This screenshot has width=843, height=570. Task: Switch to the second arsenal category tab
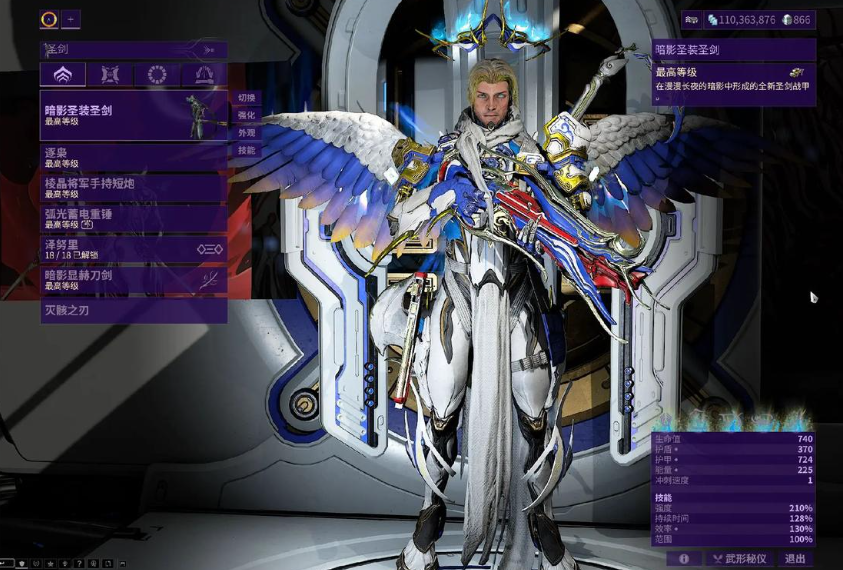pyautogui.click(x=109, y=75)
